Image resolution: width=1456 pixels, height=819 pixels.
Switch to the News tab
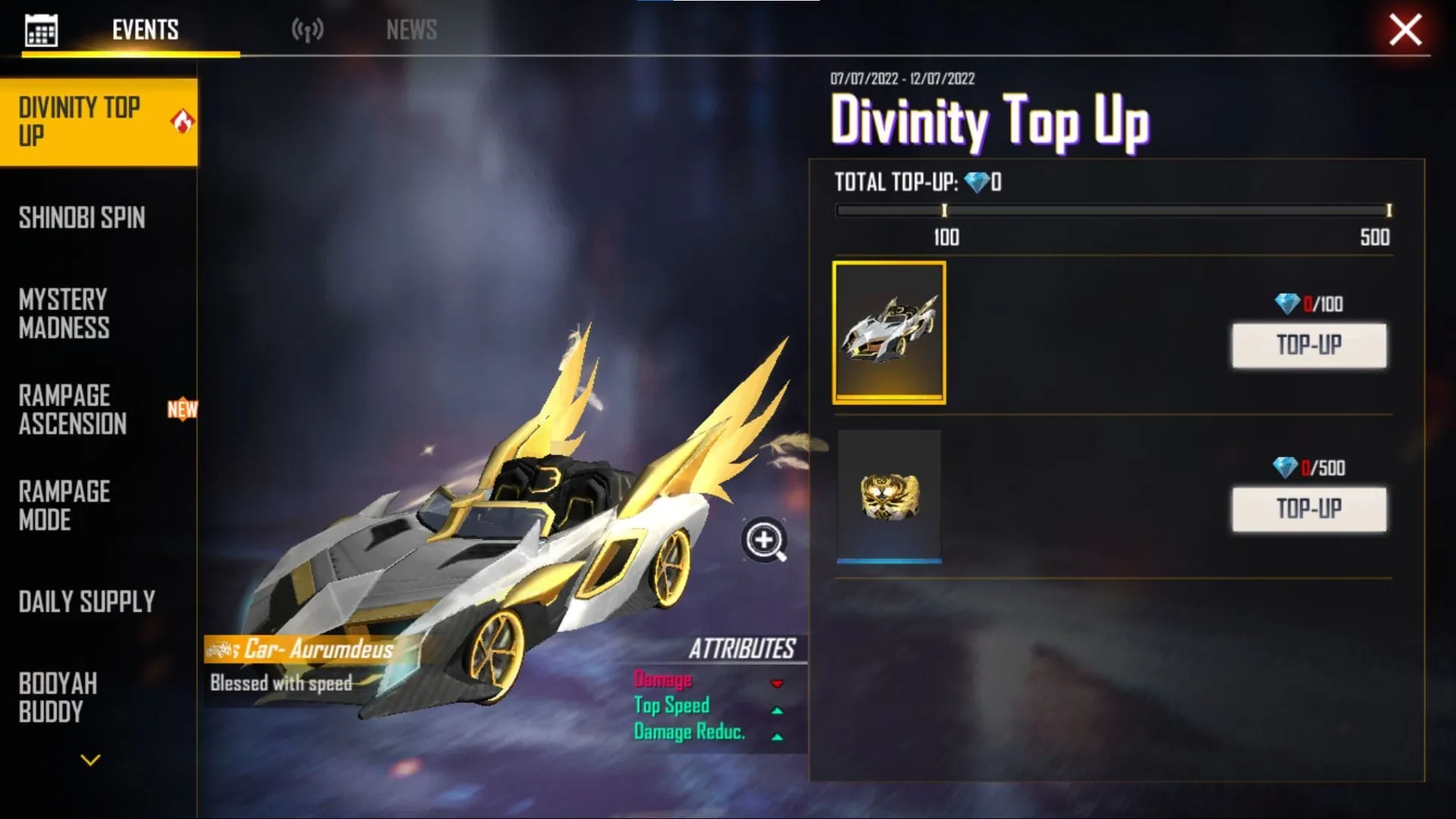[x=410, y=29]
